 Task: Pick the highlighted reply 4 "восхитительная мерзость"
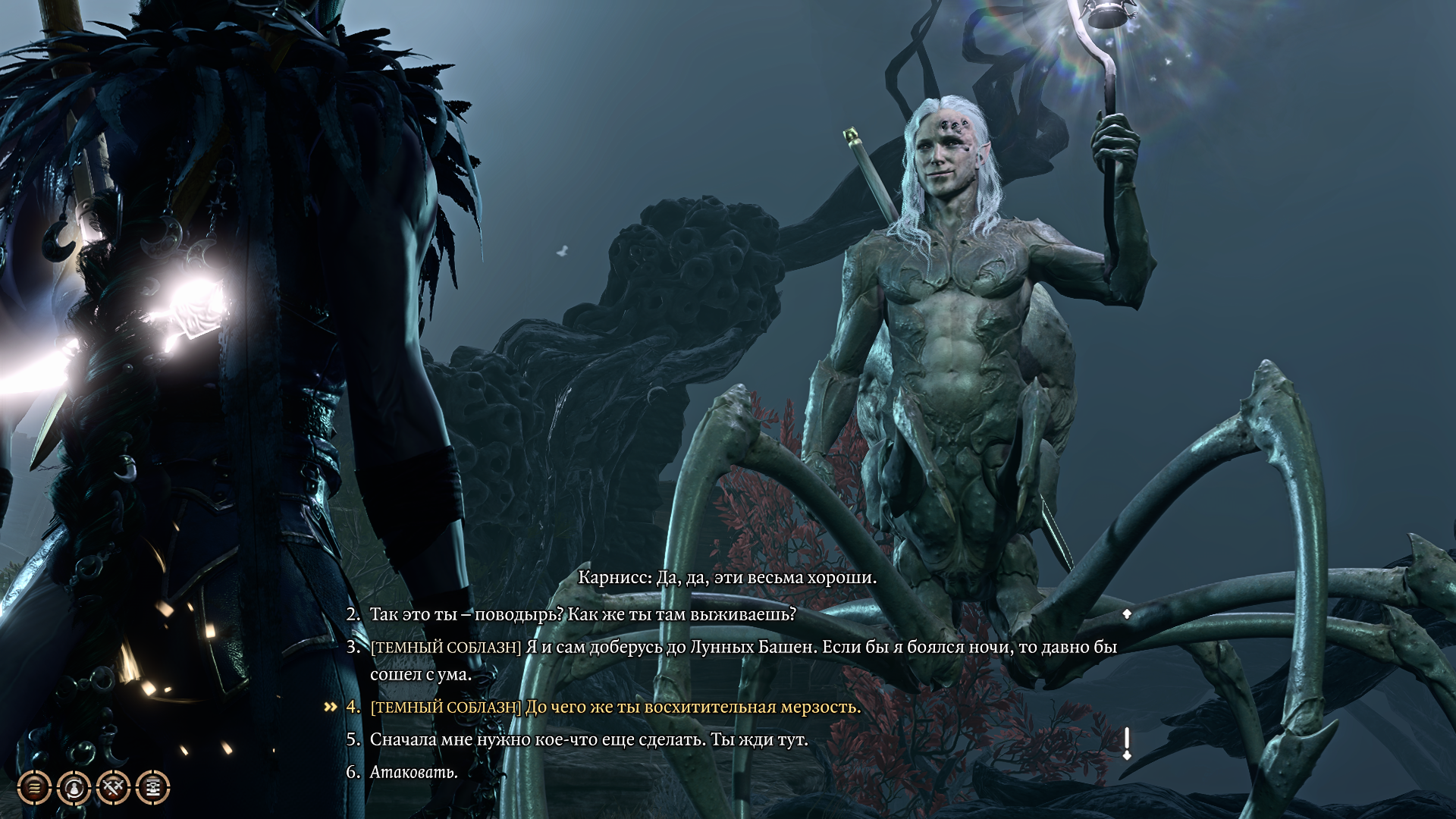(615, 708)
